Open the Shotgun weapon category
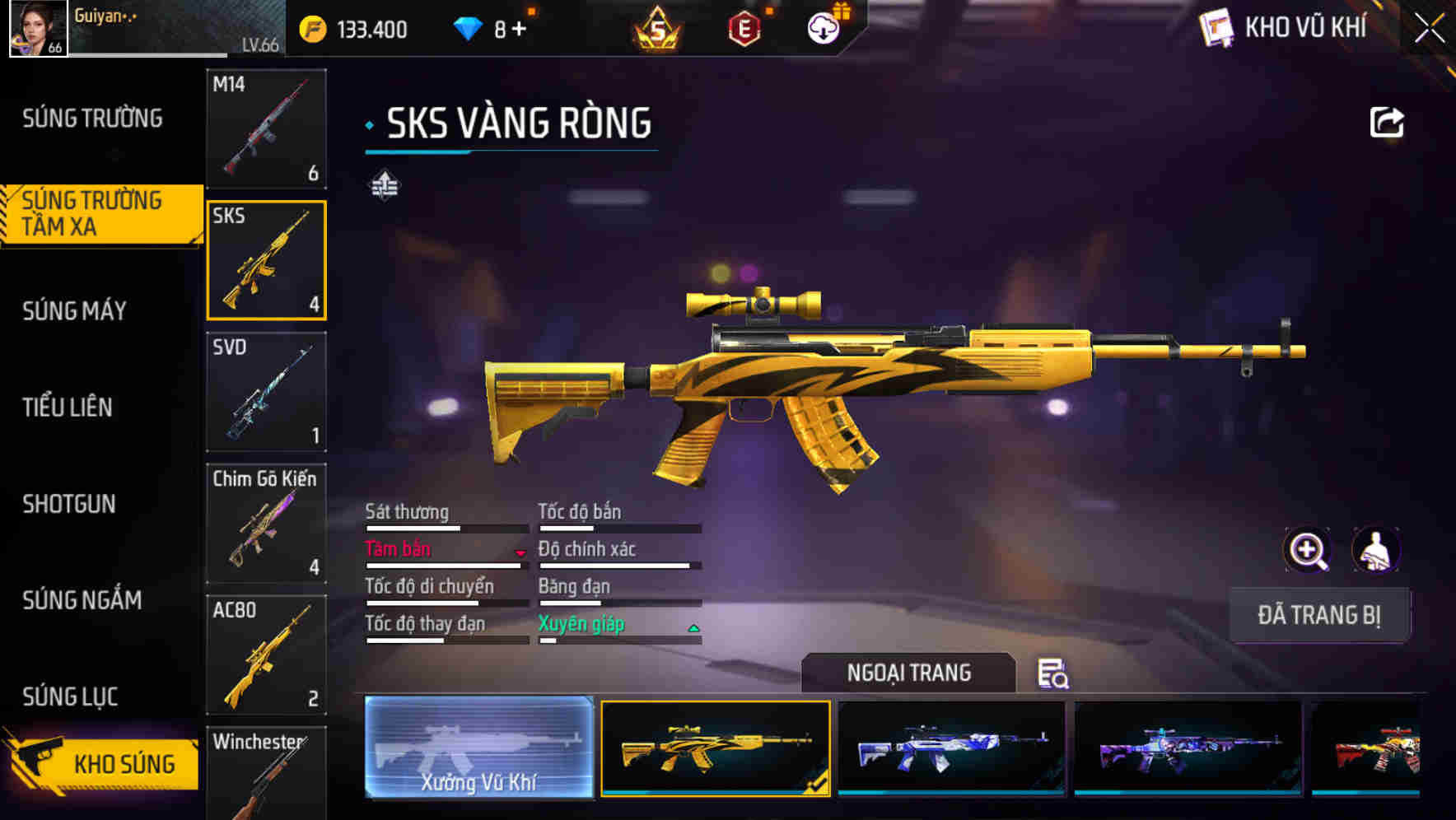1456x820 pixels. 70,504
